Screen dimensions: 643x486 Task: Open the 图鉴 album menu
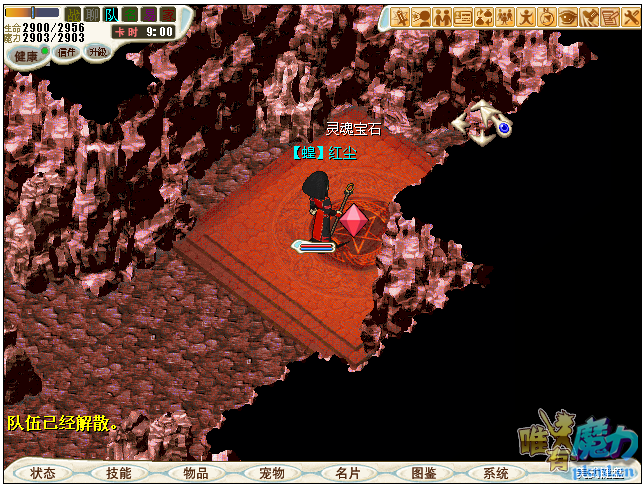424,473
